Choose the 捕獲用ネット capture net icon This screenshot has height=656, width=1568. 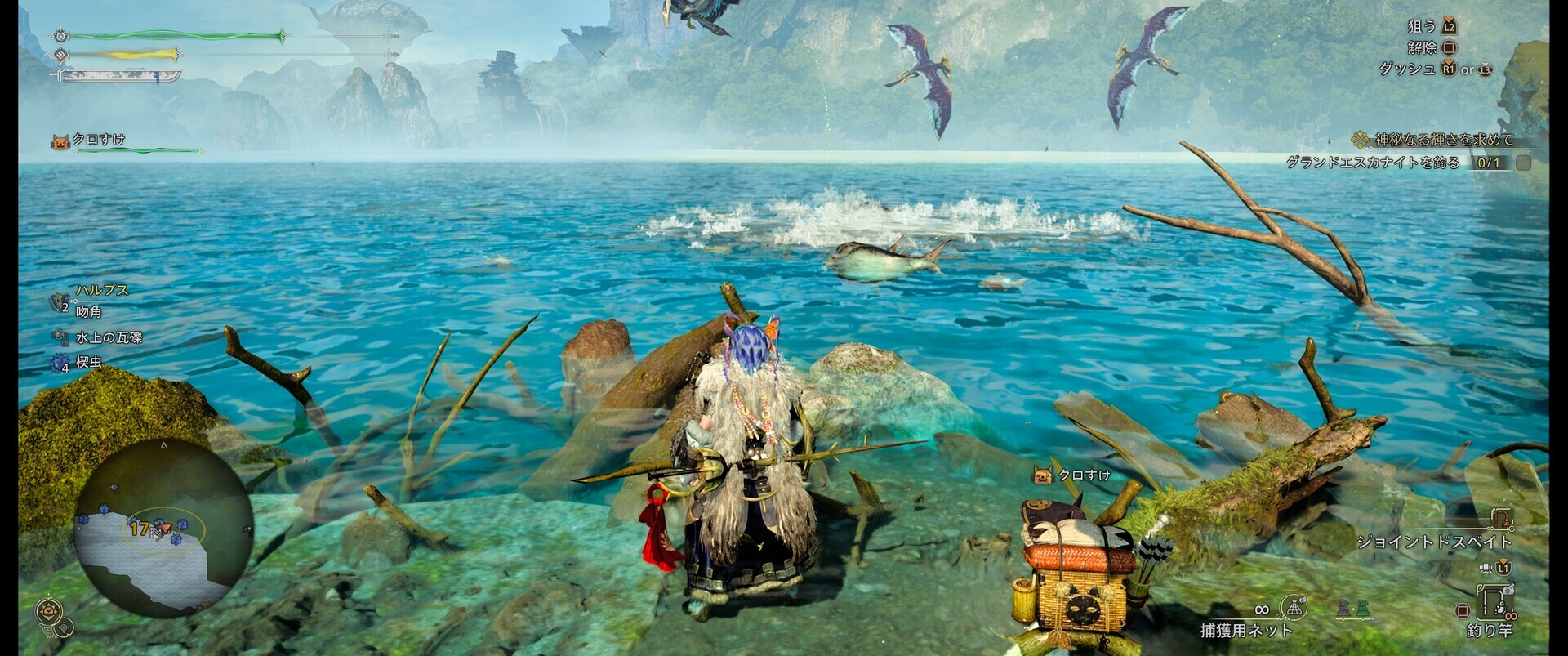coord(1294,608)
